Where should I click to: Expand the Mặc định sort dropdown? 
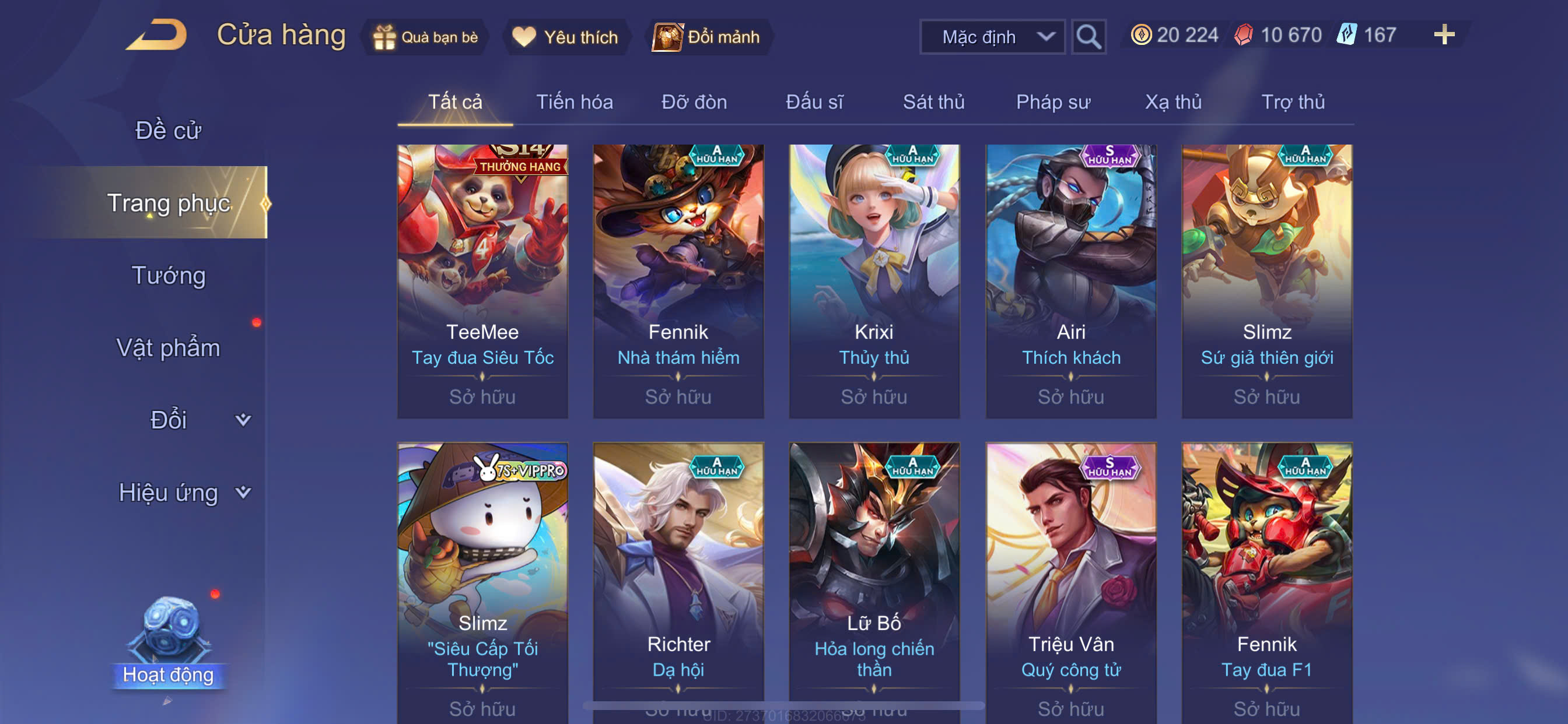click(x=992, y=37)
